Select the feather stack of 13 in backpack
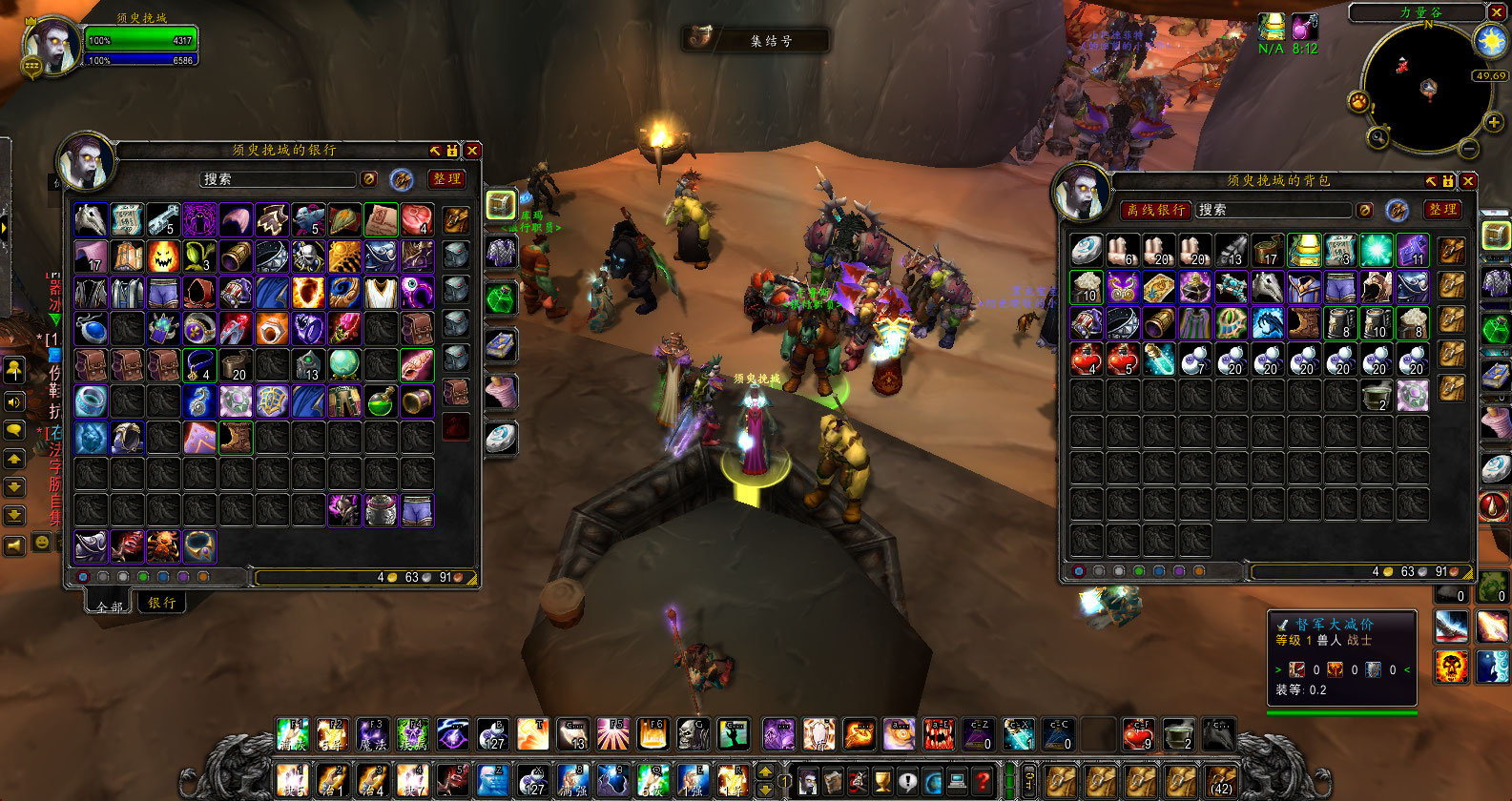This screenshot has width=1512, height=801. coord(1232,251)
